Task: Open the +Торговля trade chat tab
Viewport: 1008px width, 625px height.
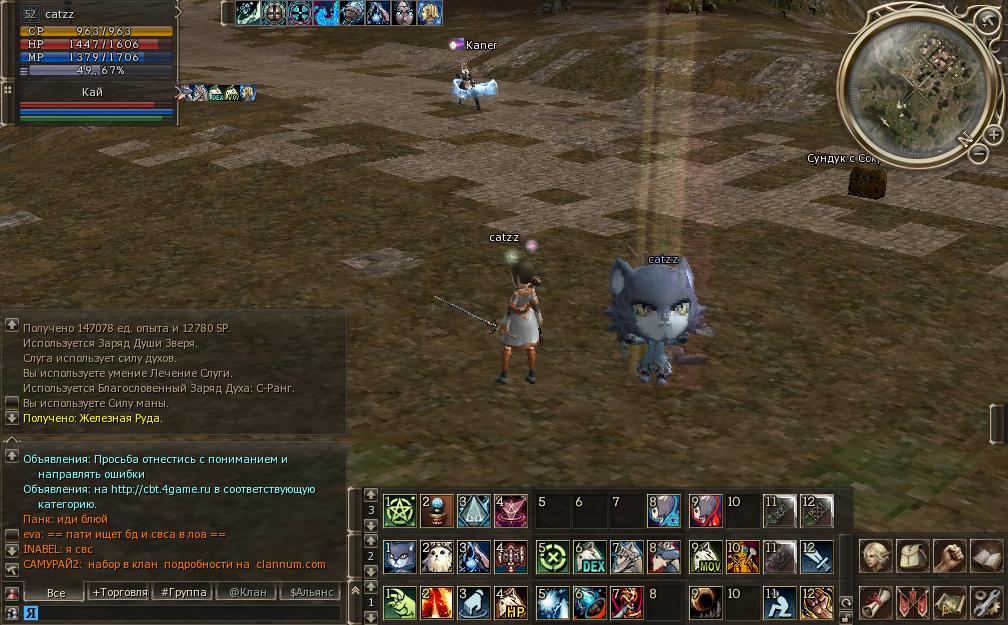Action: [120, 593]
